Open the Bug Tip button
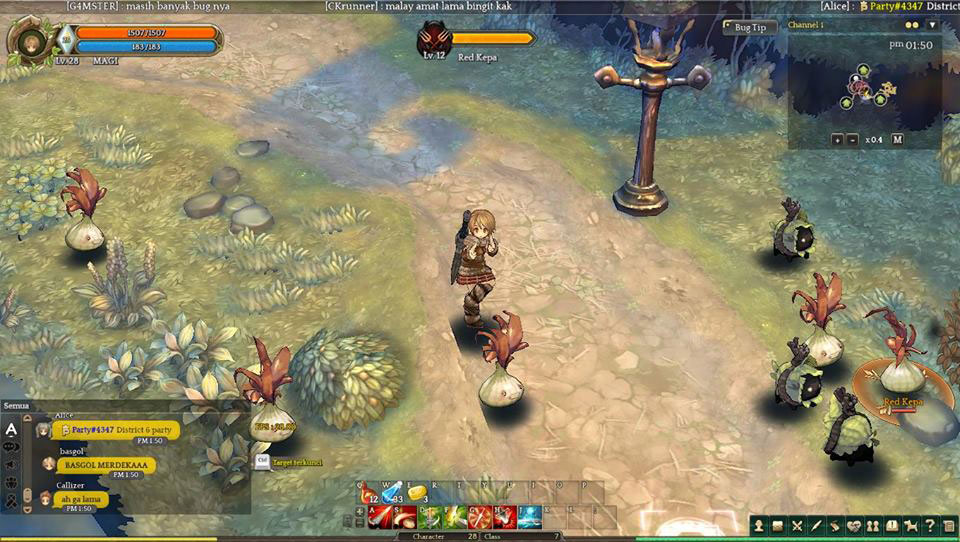This screenshot has width=960, height=542. 750,27
